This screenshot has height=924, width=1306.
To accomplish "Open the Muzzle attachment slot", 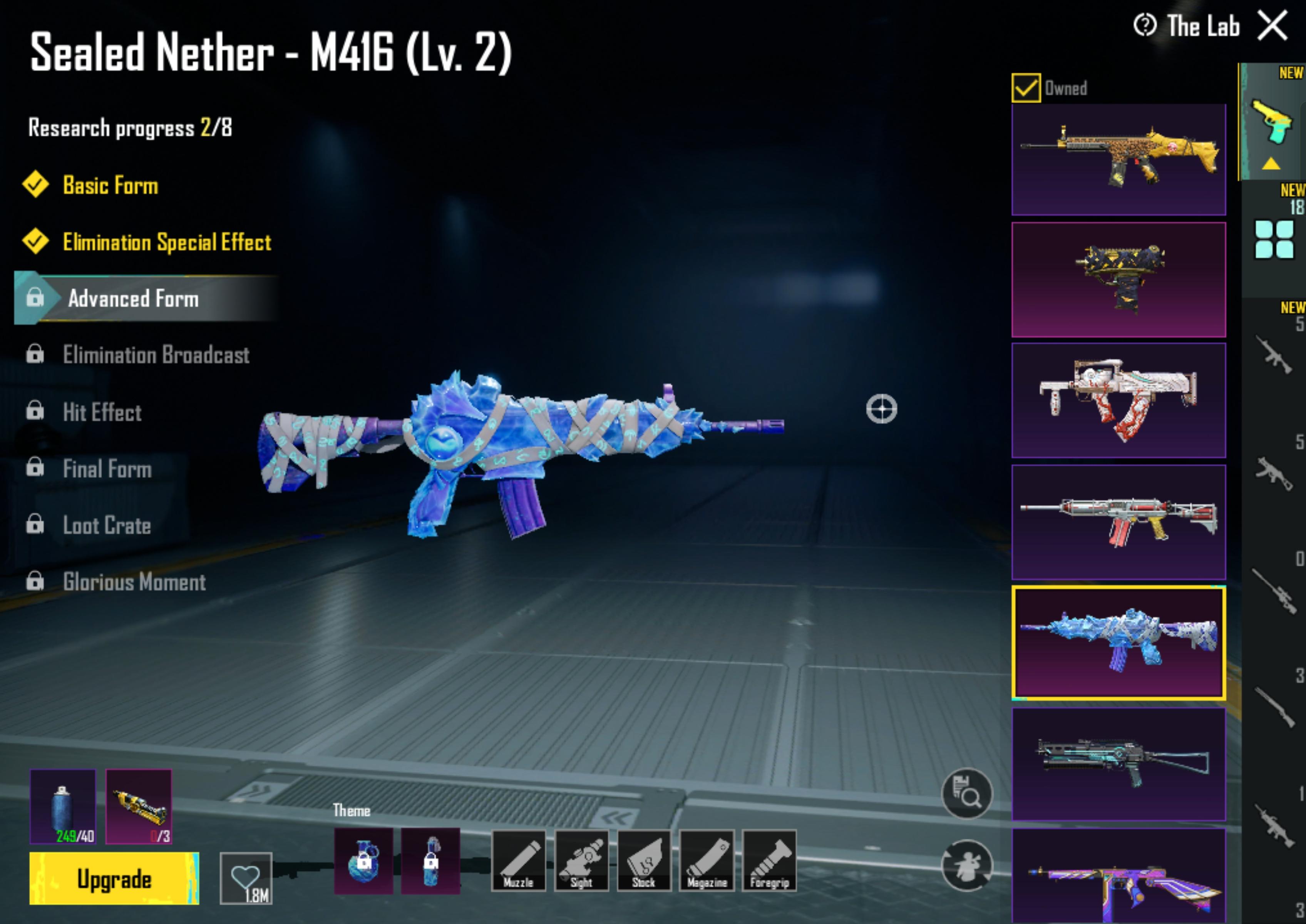I will [x=518, y=860].
